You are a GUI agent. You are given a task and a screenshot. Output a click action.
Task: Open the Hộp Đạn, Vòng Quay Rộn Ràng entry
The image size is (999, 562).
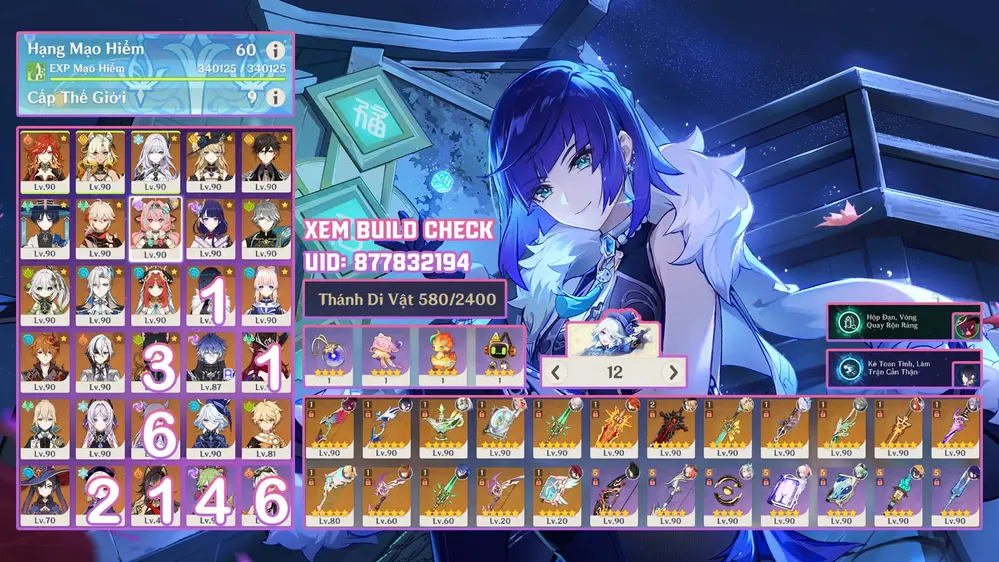point(890,323)
